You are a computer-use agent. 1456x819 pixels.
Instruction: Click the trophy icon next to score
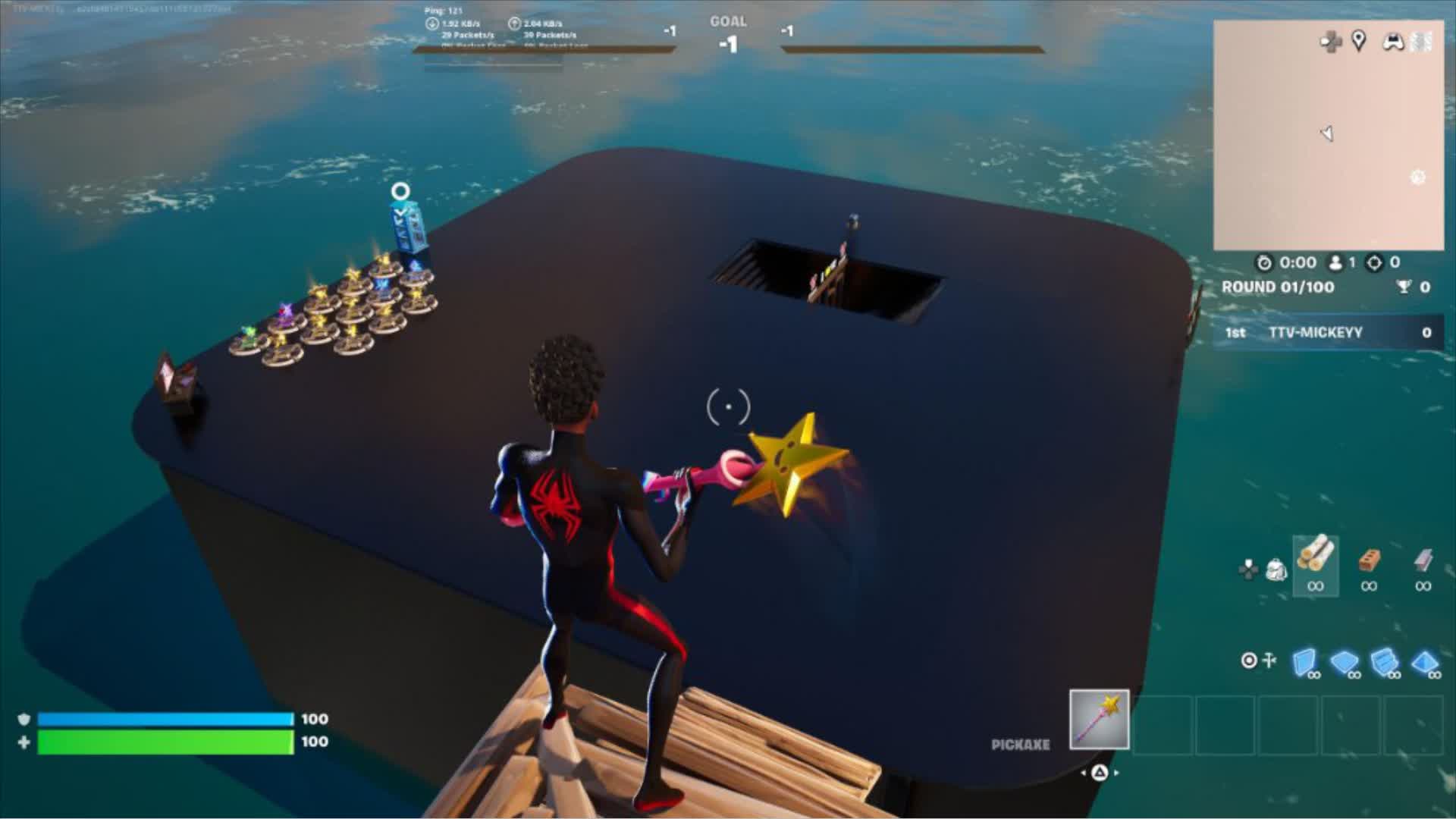coord(1404,287)
